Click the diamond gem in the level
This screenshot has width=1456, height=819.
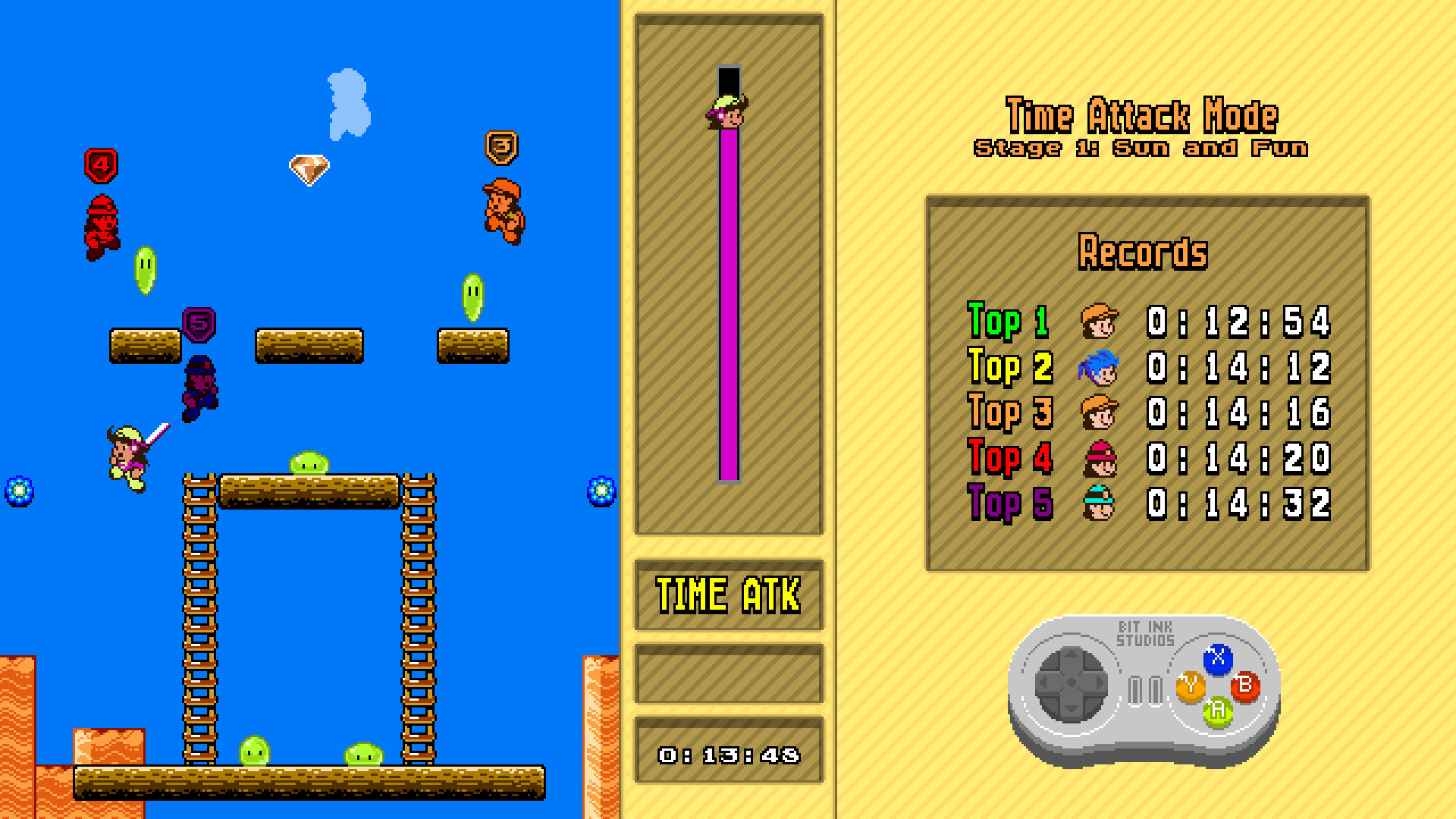tap(309, 168)
